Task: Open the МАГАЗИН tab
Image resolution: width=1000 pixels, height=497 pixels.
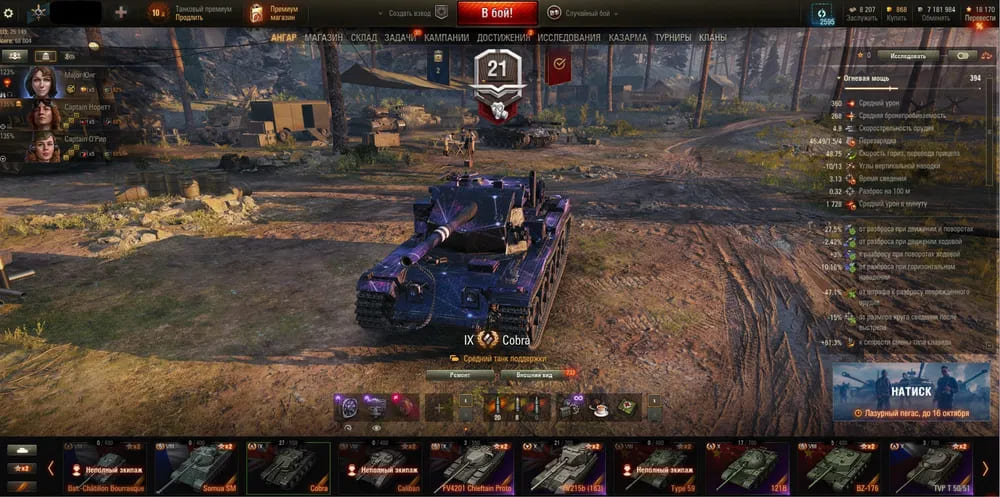Action: tap(323, 38)
